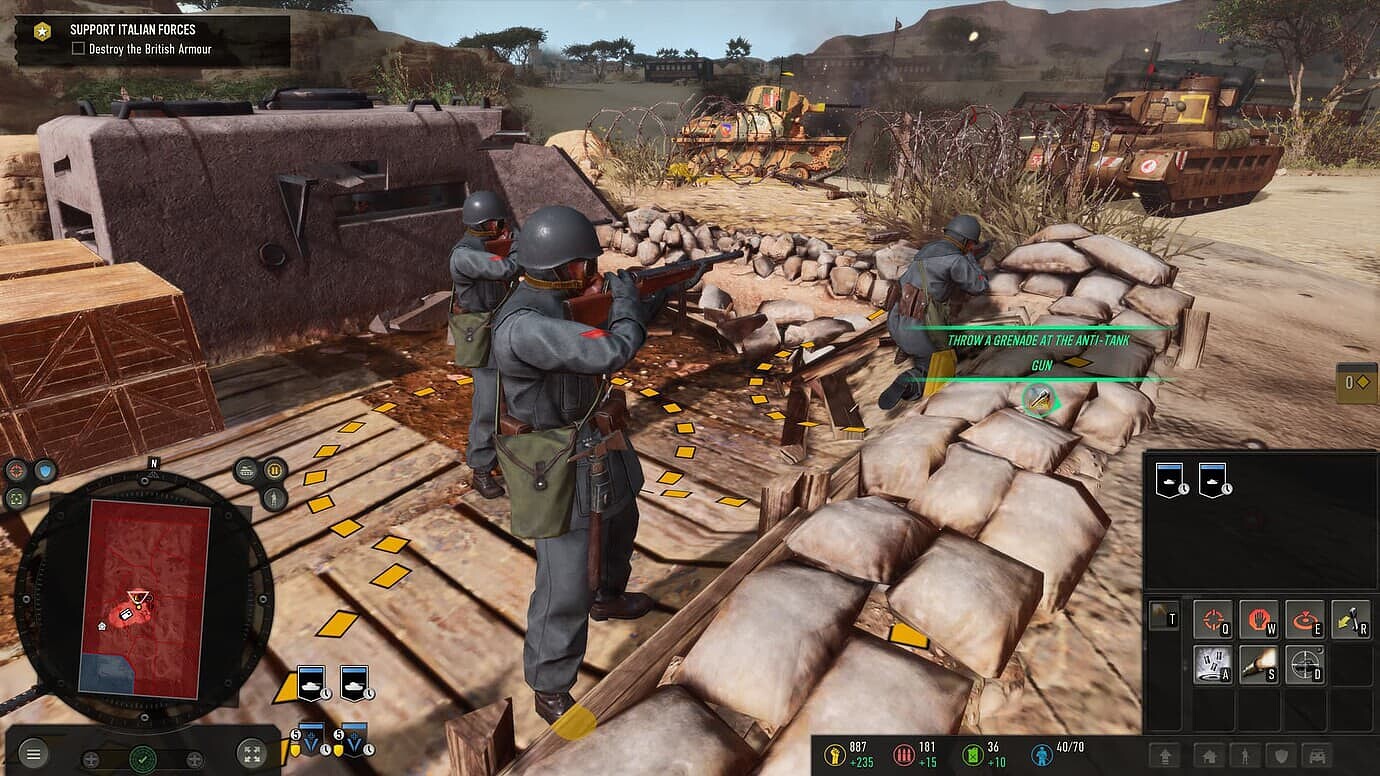1380x776 pixels.
Task: Click the red crosshair icon beside the minimap
Action: [16, 470]
